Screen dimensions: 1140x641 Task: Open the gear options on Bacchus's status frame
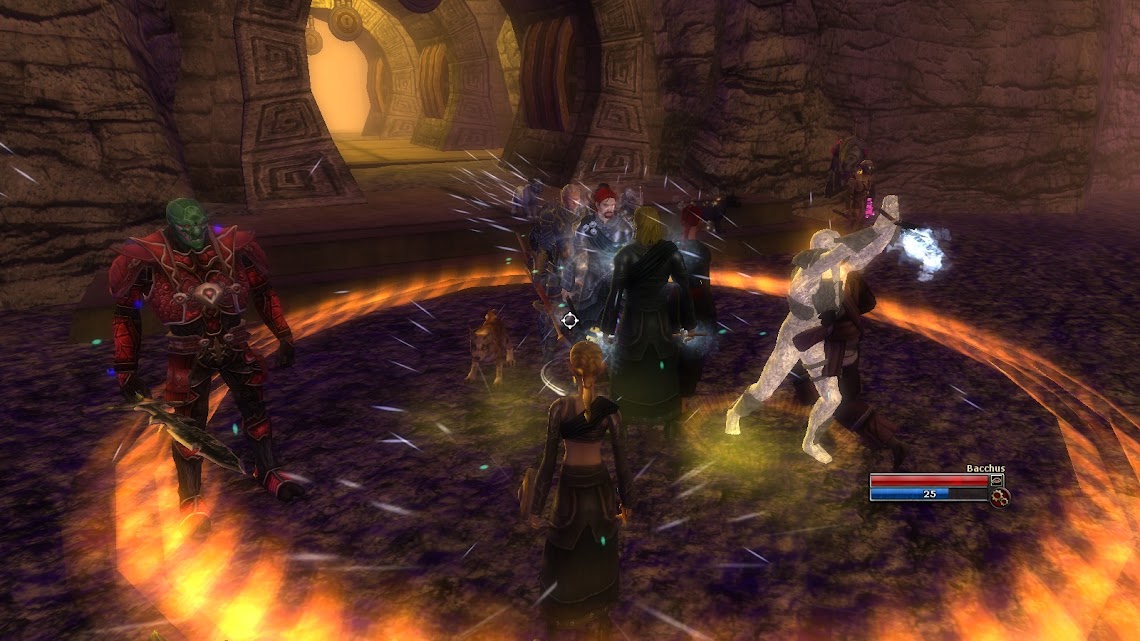click(998, 496)
